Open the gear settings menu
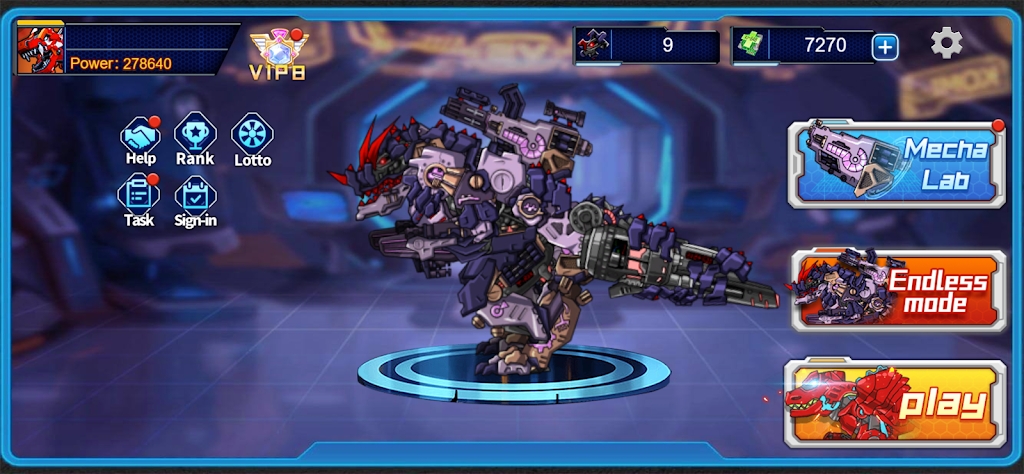The image size is (1024, 474). (946, 43)
